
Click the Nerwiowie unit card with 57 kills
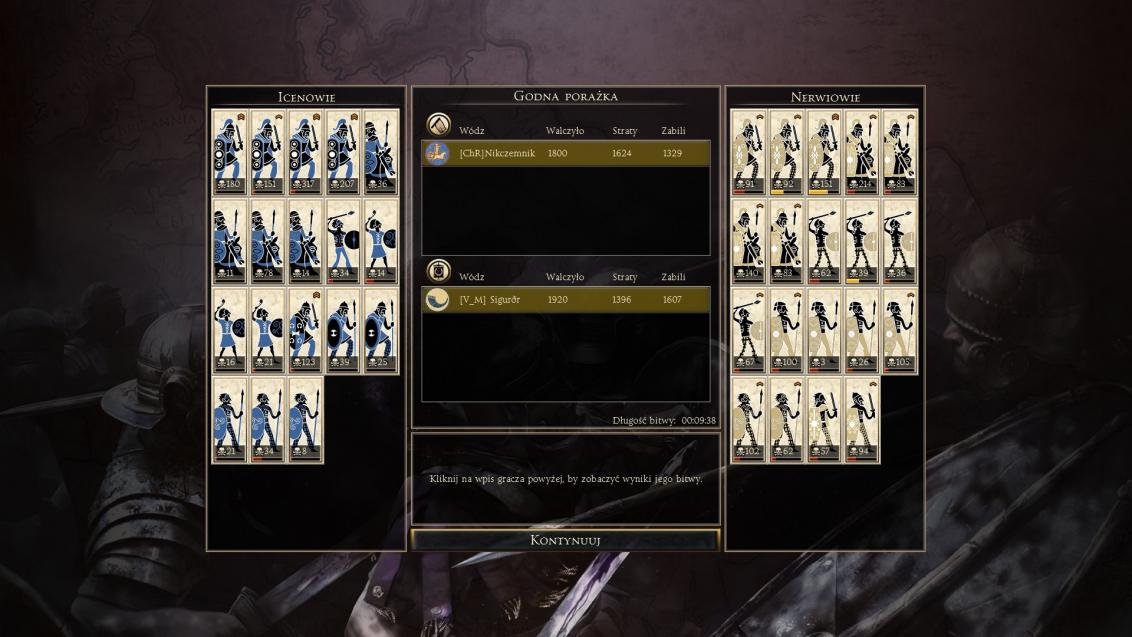pyautogui.click(x=824, y=420)
